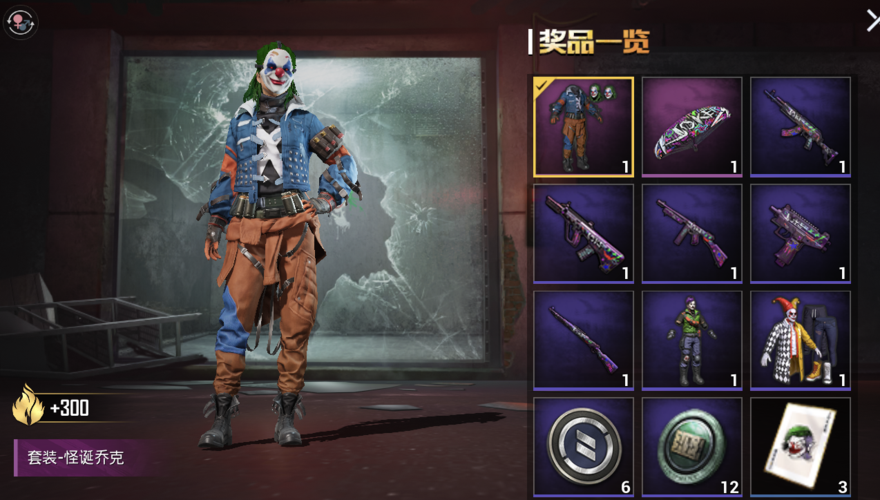The width and height of the screenshot is (880, 500).
Task: Select the AUG bullpup rifle skin
Action: click(x=583, y=233)
